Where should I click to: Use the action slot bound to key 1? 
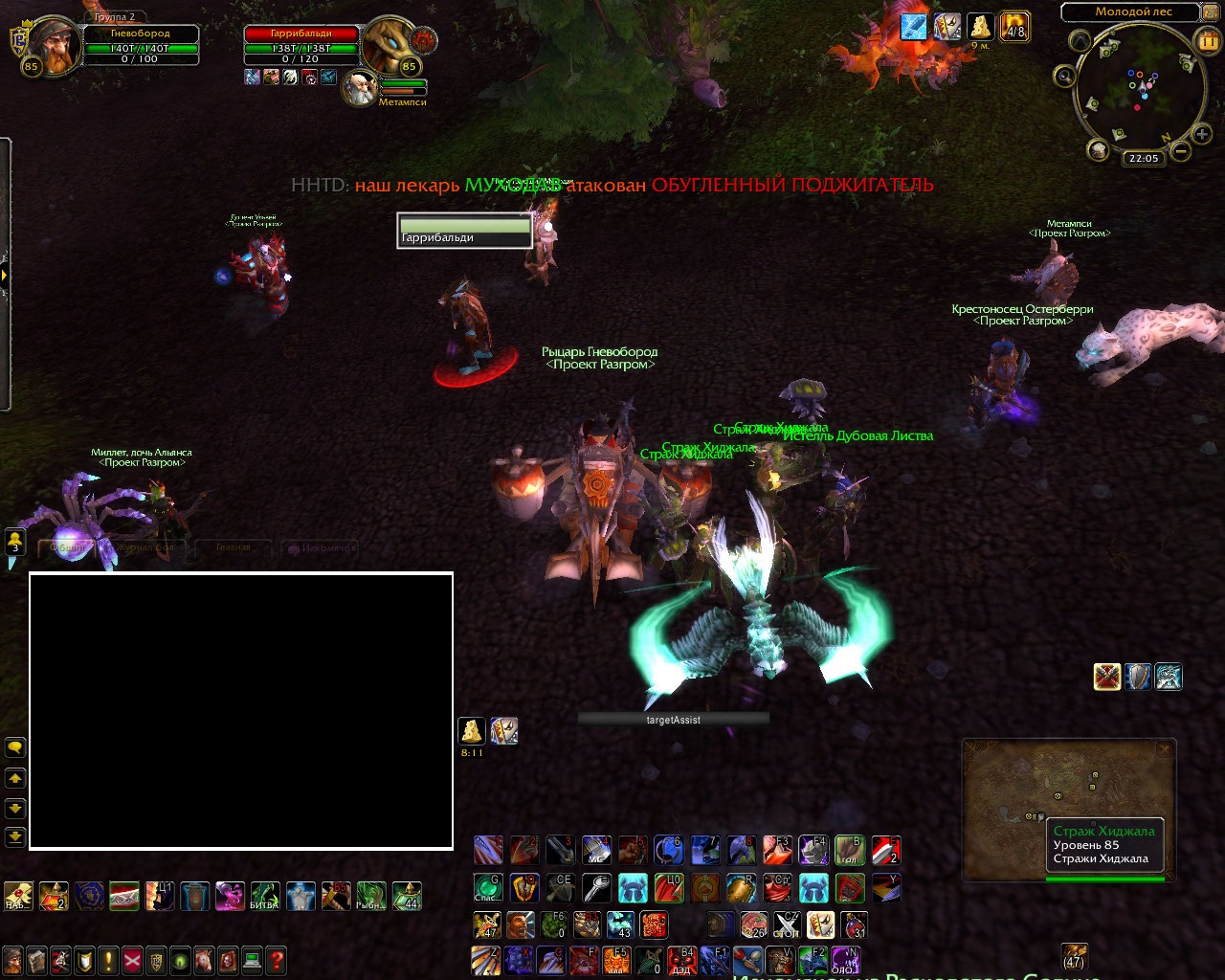[488, 850]
